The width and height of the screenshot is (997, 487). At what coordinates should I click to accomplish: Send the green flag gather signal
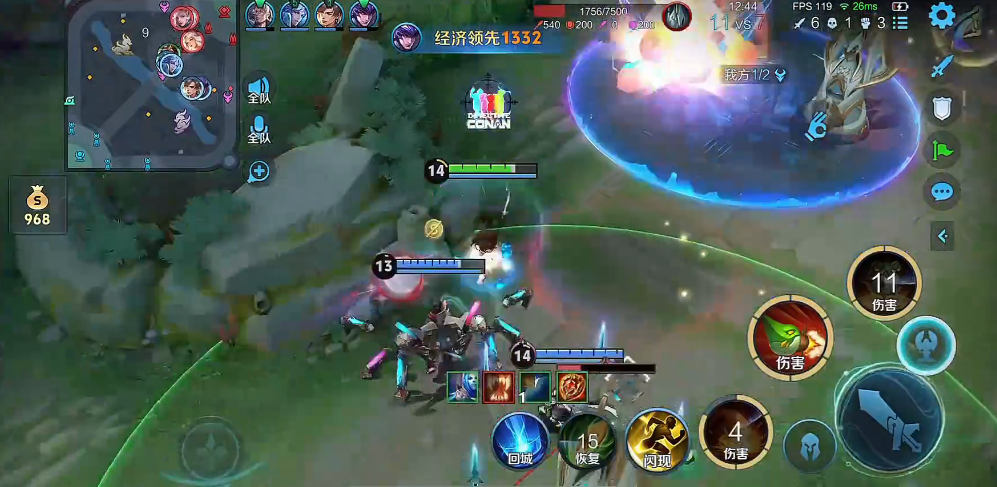click(941, 150)
